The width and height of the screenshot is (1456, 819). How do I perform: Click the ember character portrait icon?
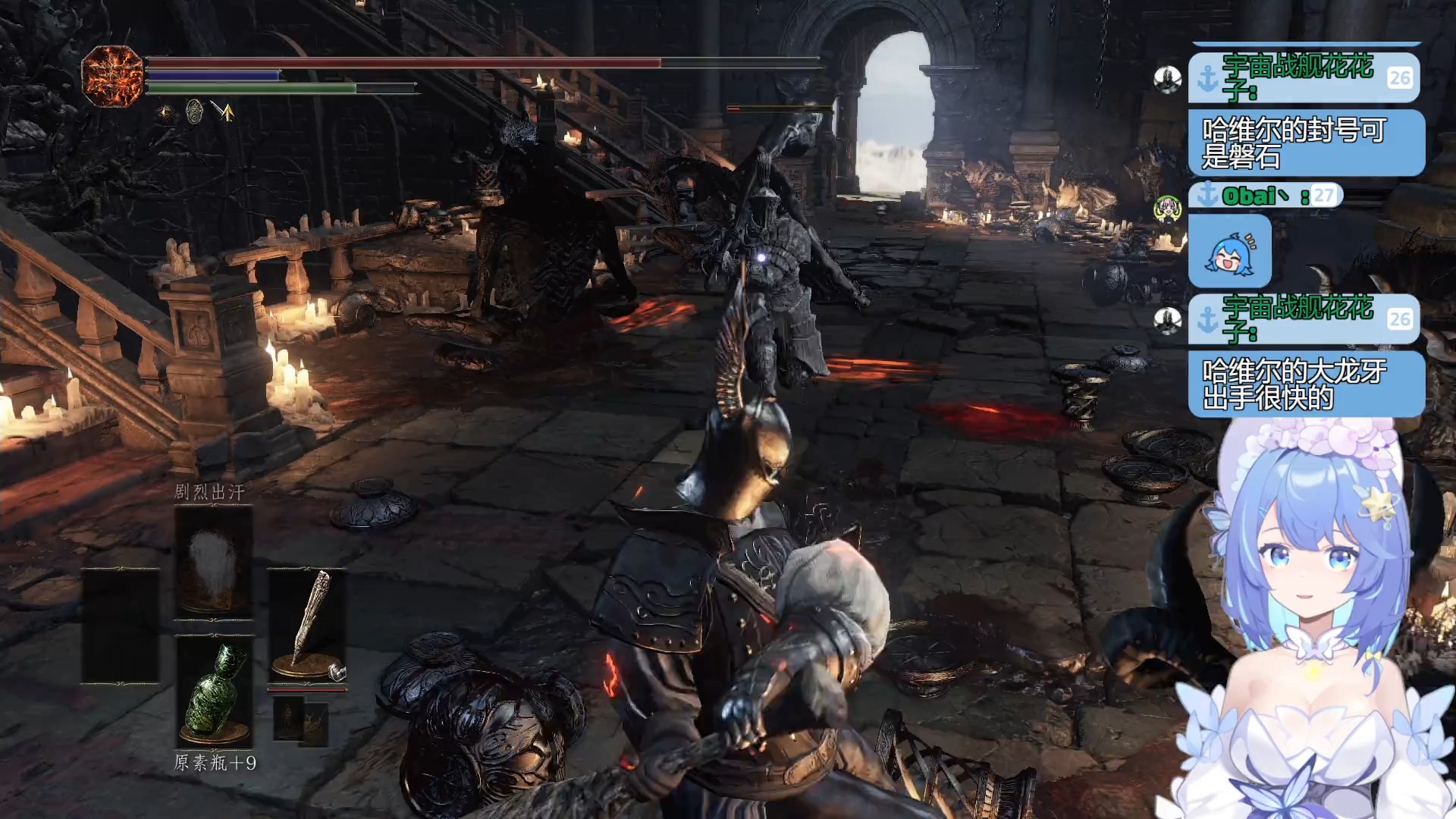[x=112, y=76]
